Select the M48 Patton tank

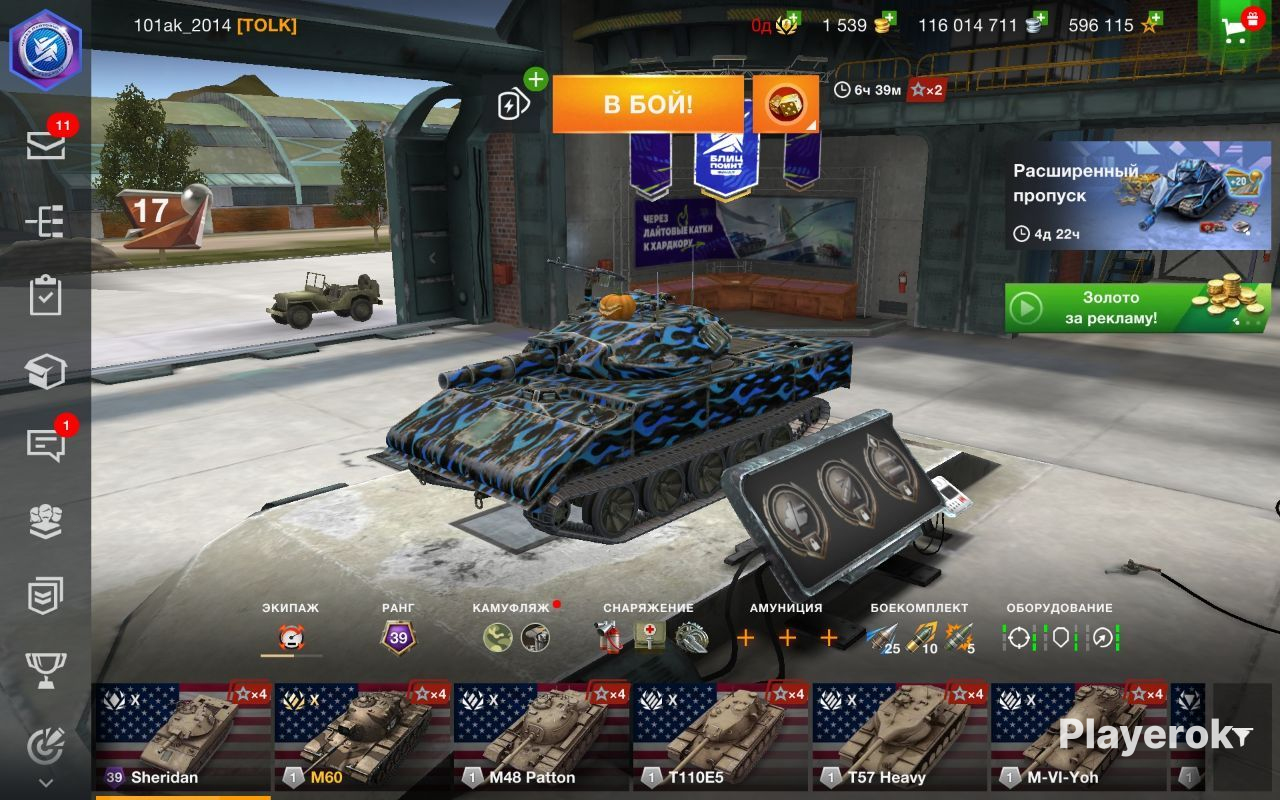click(x=541, y=735)
